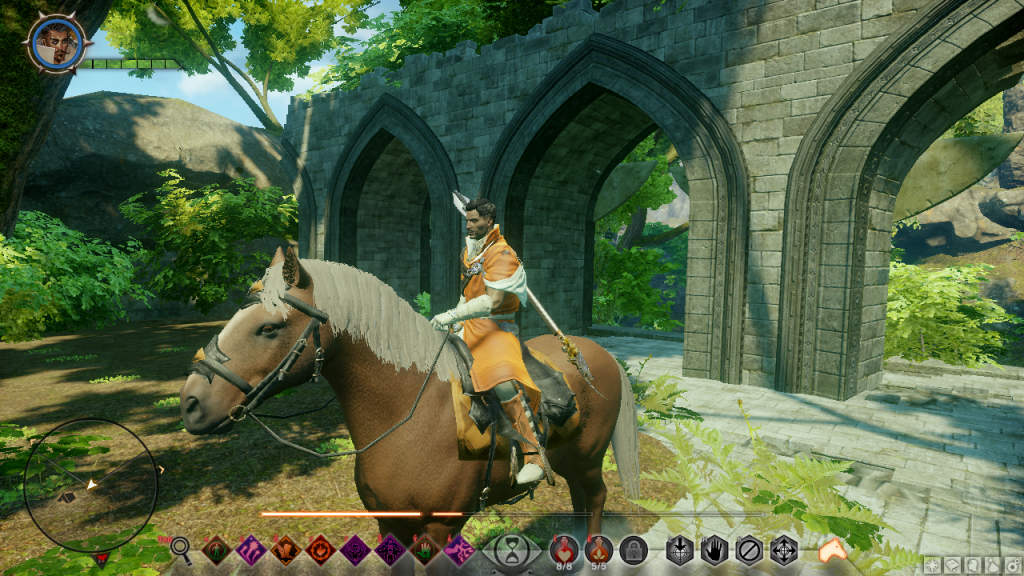Activate the green hand ability
Screen dimensions: 1024x576
click(x=424, y=549)
